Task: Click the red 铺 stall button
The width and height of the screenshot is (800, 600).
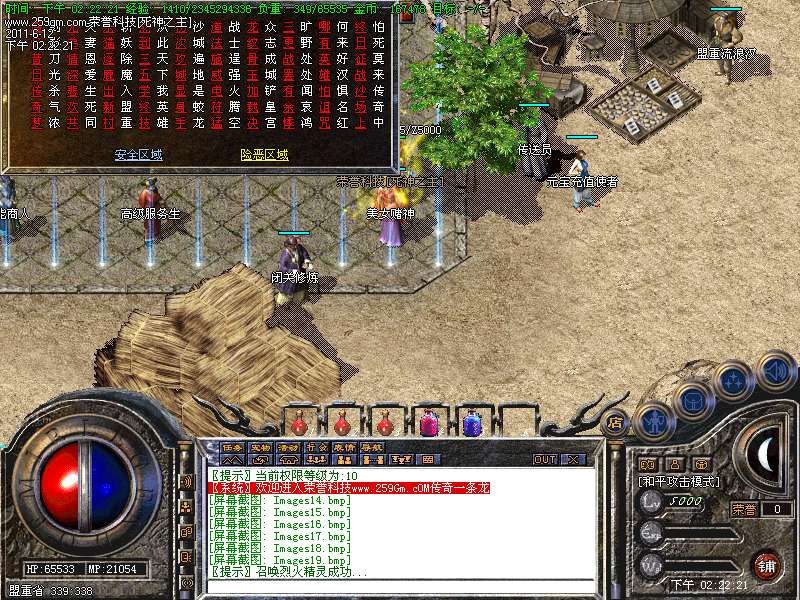Action: [765, 565]
